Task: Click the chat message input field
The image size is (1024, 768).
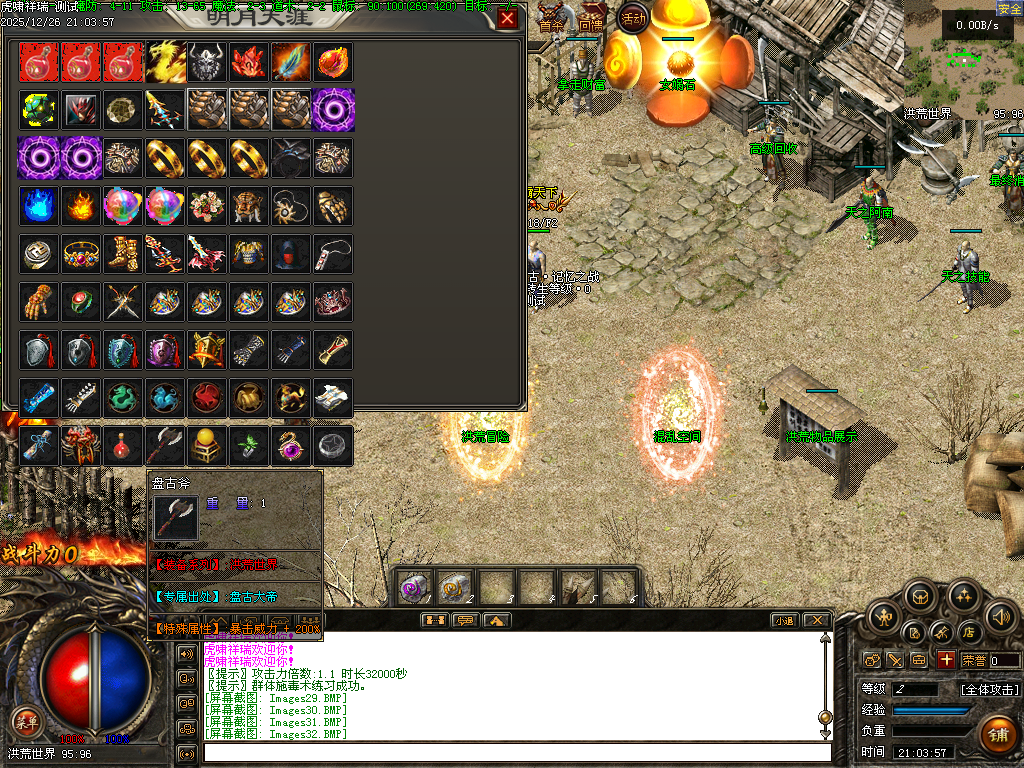Action: click(x=517, y=752)
